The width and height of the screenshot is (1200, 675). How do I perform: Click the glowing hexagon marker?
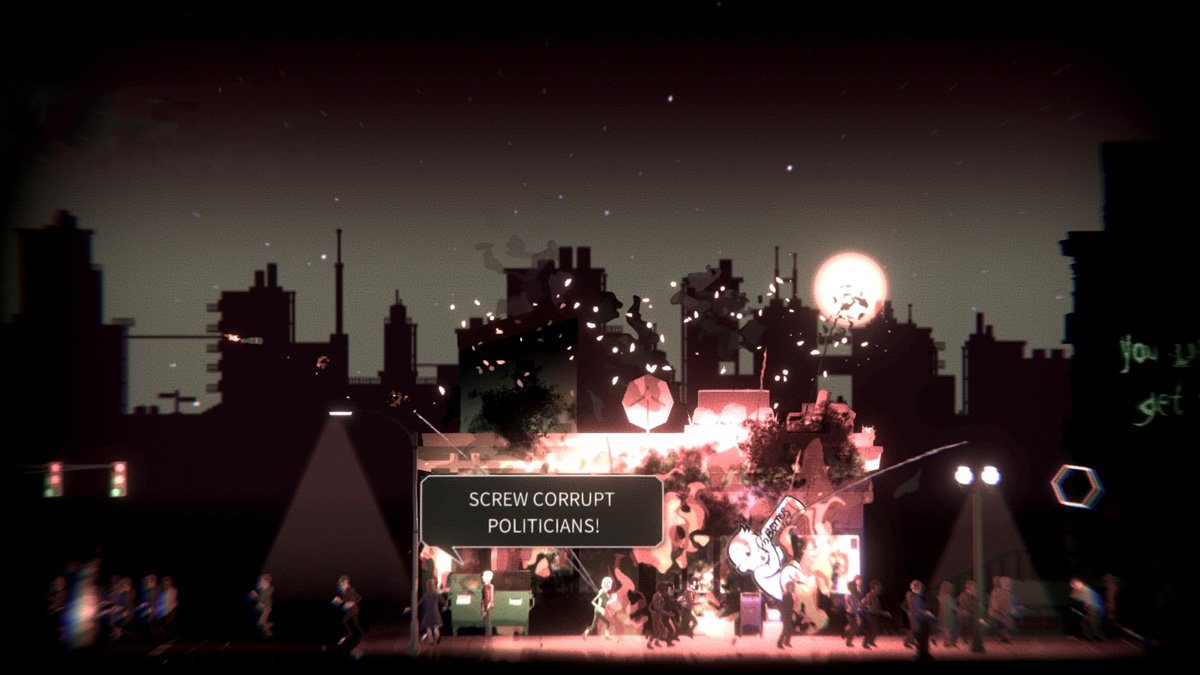1076,486
